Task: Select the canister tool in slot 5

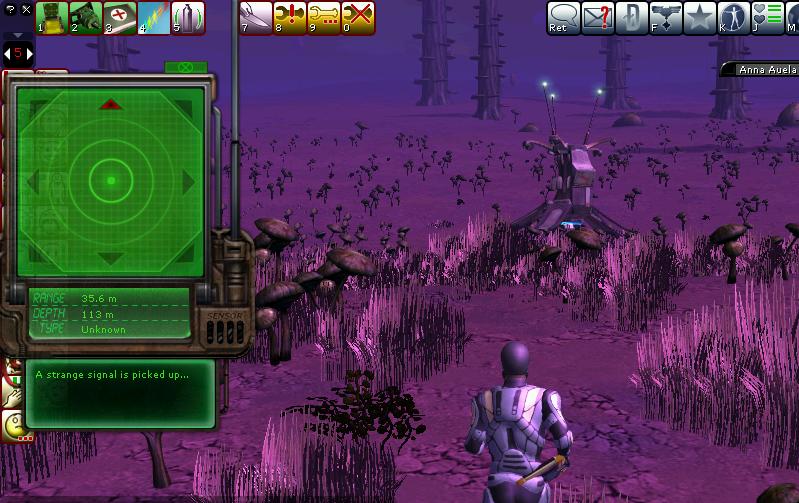Action: point(188,17)
